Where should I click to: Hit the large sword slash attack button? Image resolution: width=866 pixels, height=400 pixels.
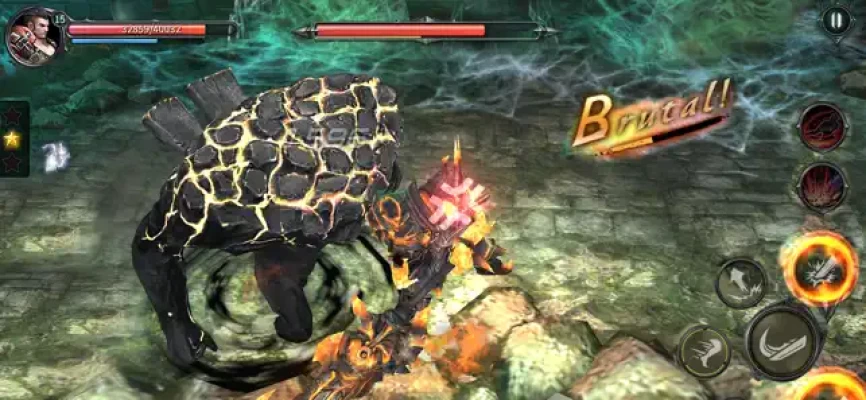point(786,341)
